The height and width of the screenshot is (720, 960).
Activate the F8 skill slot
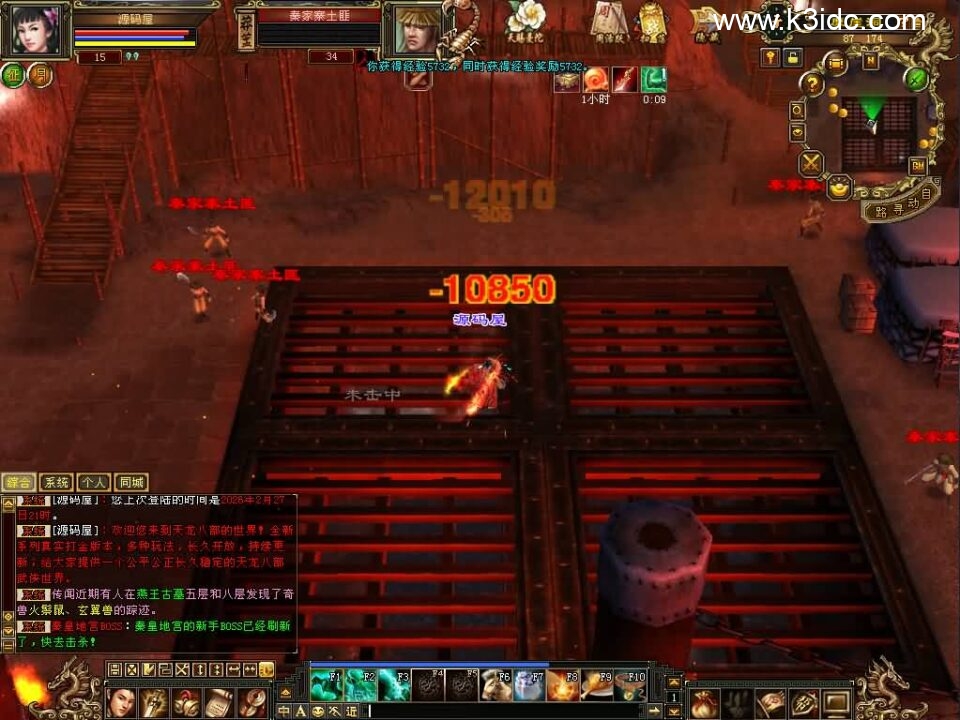tap(564, 685)
